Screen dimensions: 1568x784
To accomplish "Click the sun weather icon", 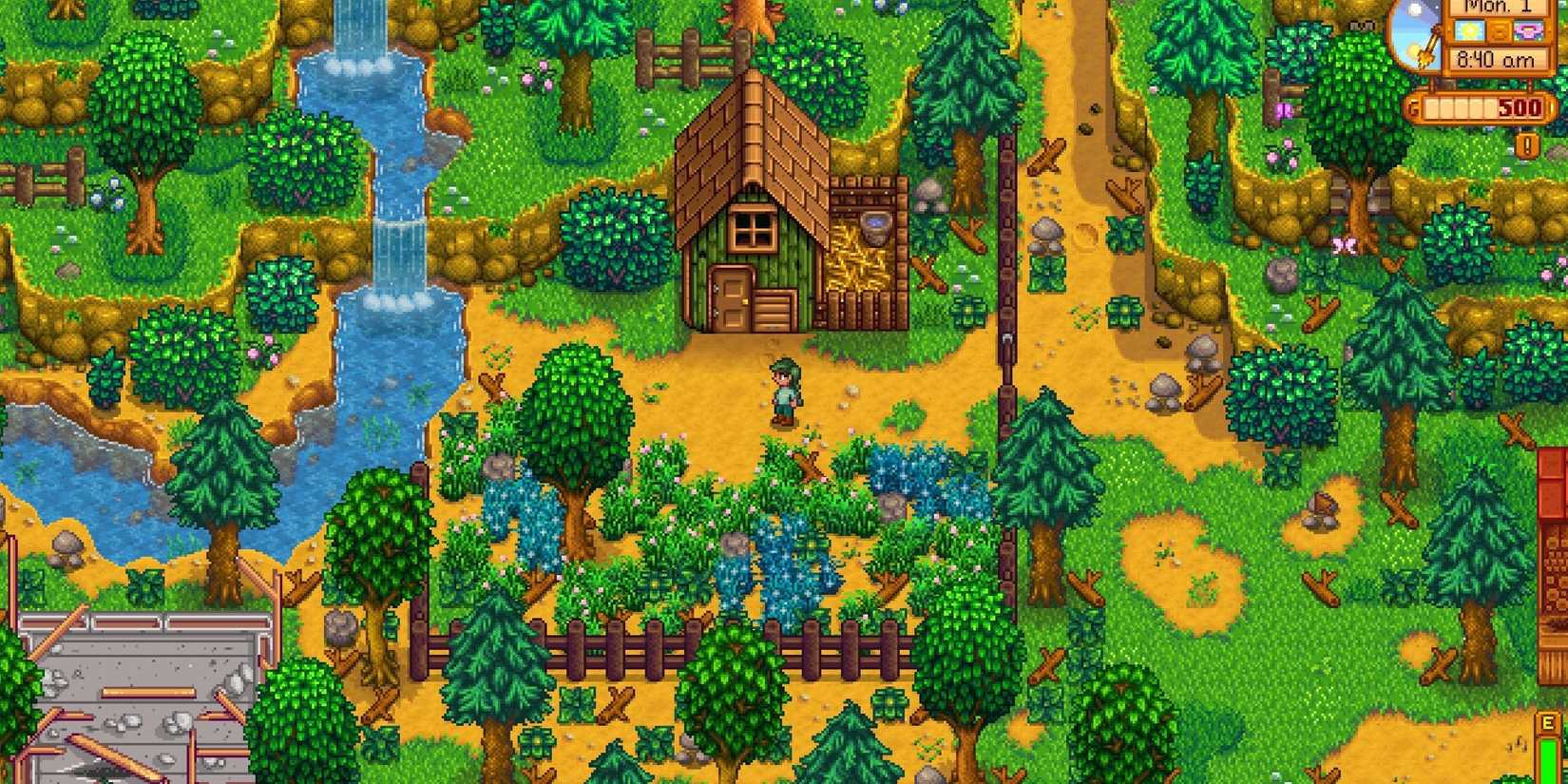I will click(x=1467, y=31).
